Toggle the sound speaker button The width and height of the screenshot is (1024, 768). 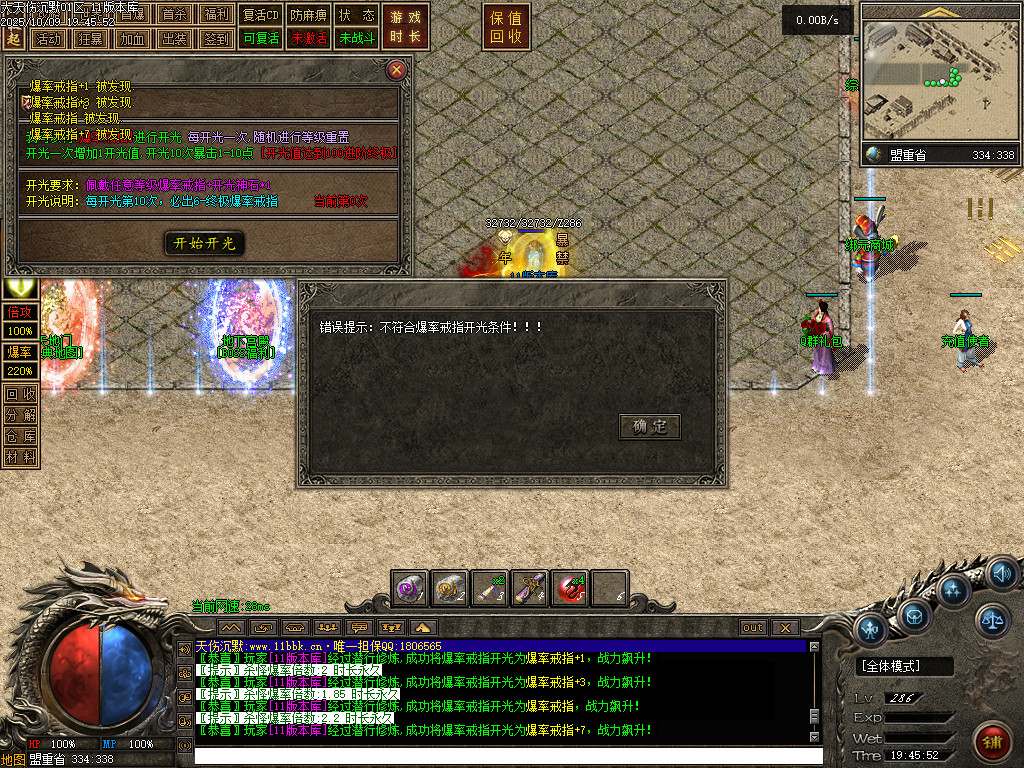(x=1002, y=575)
